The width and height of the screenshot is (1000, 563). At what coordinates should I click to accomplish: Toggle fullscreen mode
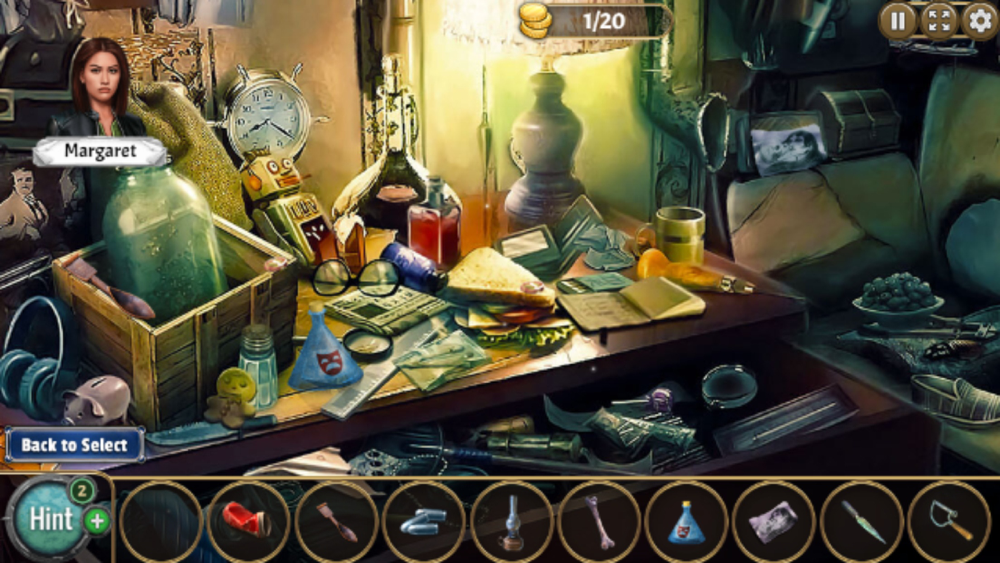pyautogui.click(x=938, y=20)
